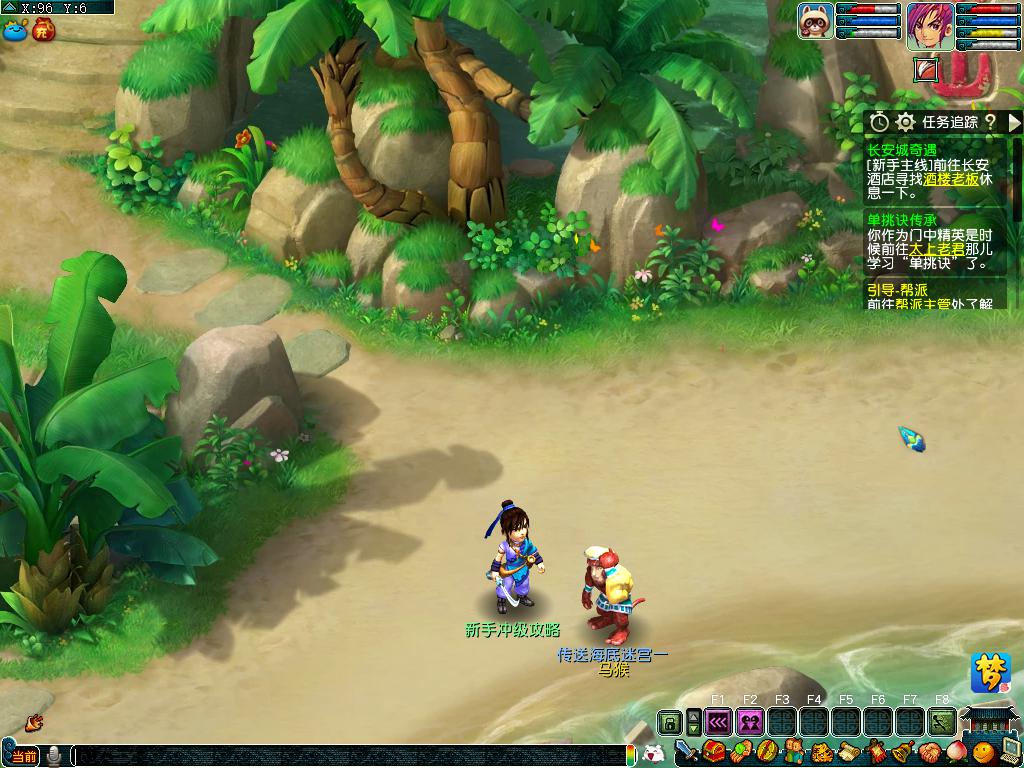Open quest tracker settings gear
The image size is (1024, 768).
tap(905, 122)
